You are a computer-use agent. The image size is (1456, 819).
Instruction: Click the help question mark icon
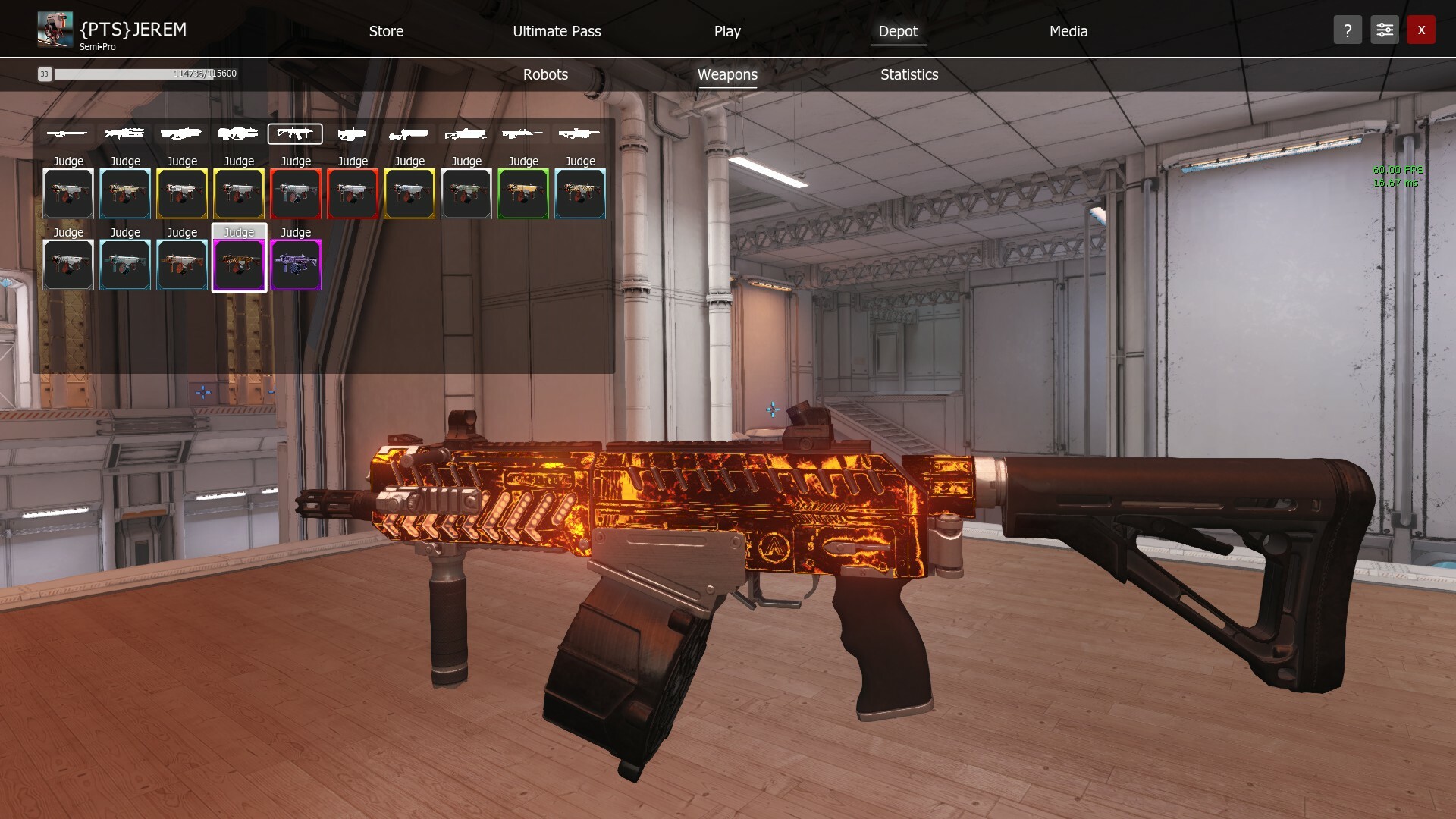pos(1348,30)
